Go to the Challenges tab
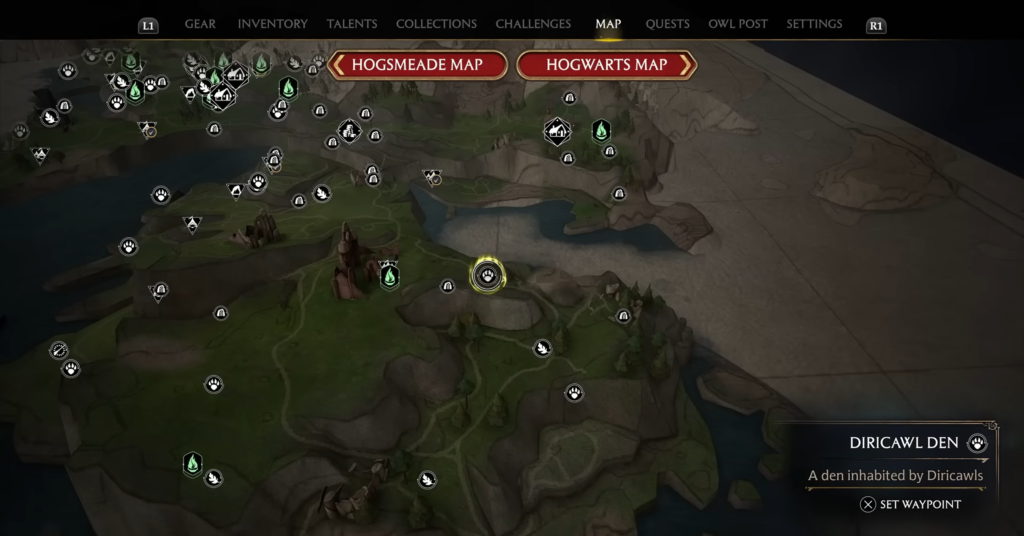 533,24
